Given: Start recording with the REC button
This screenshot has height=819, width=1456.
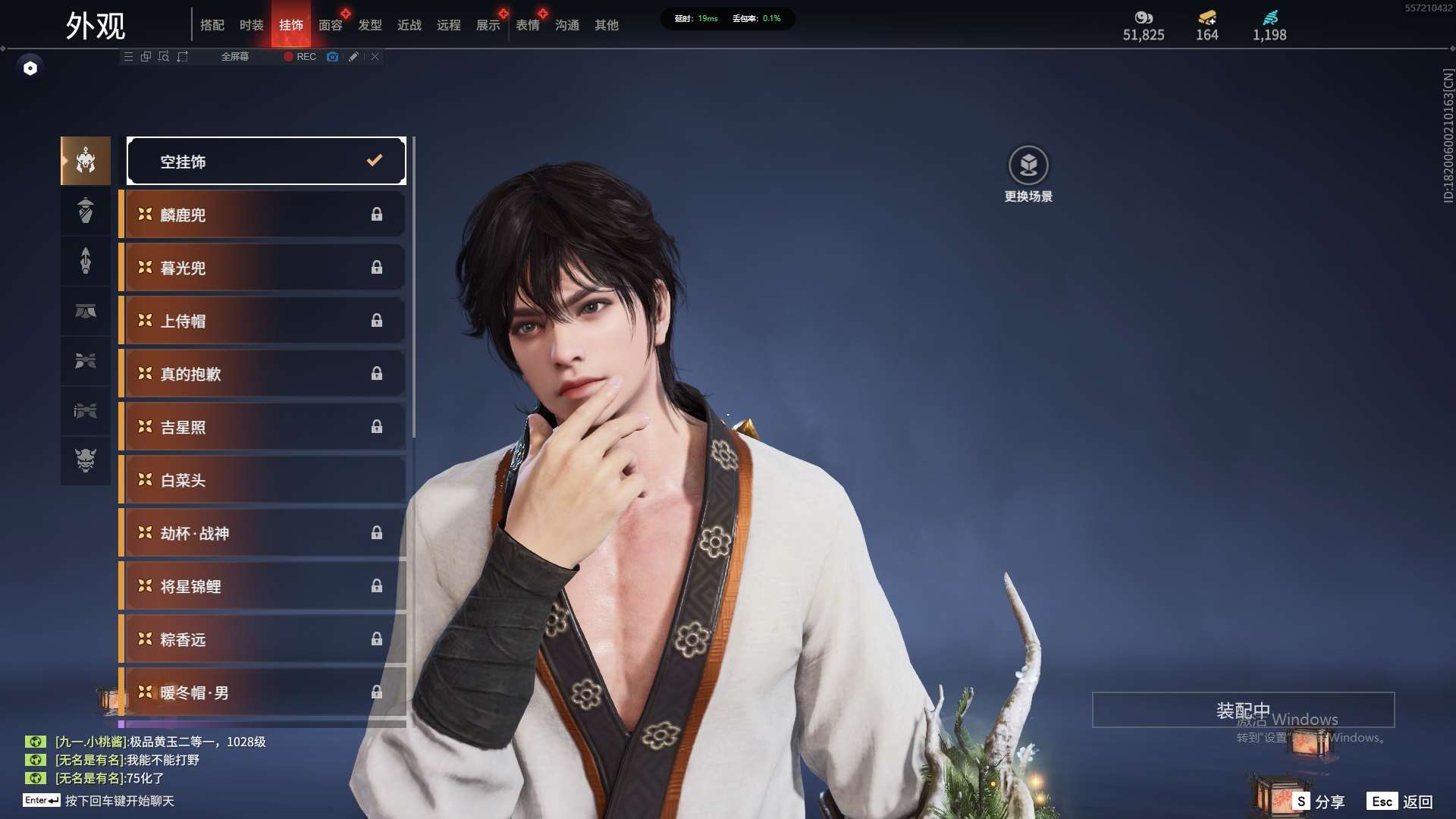Looking at the screenshot, I should pos(300,57).
